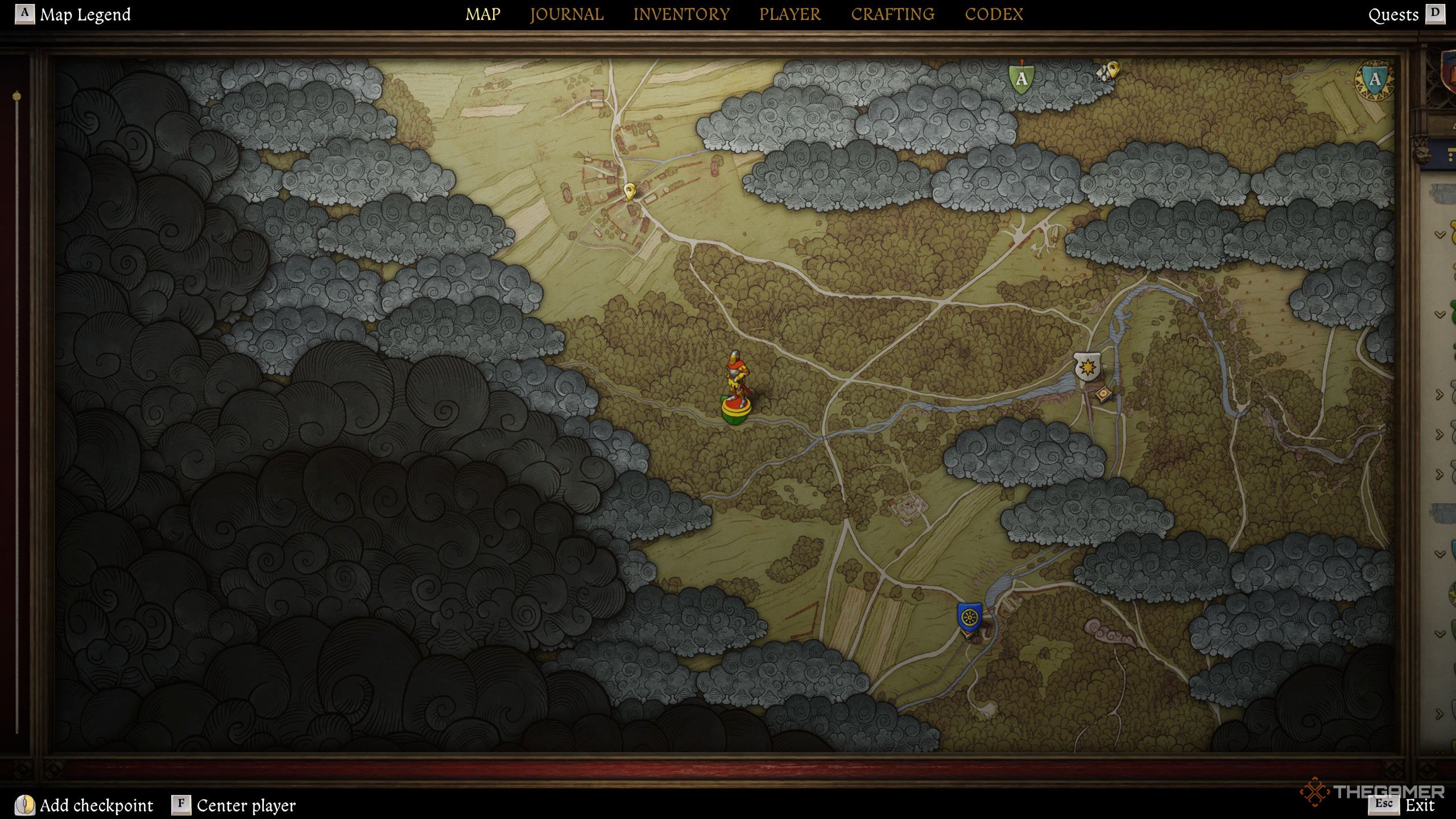The height and width of the screenshot is (819, 1456).
Task: Click the active Map tab
Action: pyautogui.click(x=483, y=14)
